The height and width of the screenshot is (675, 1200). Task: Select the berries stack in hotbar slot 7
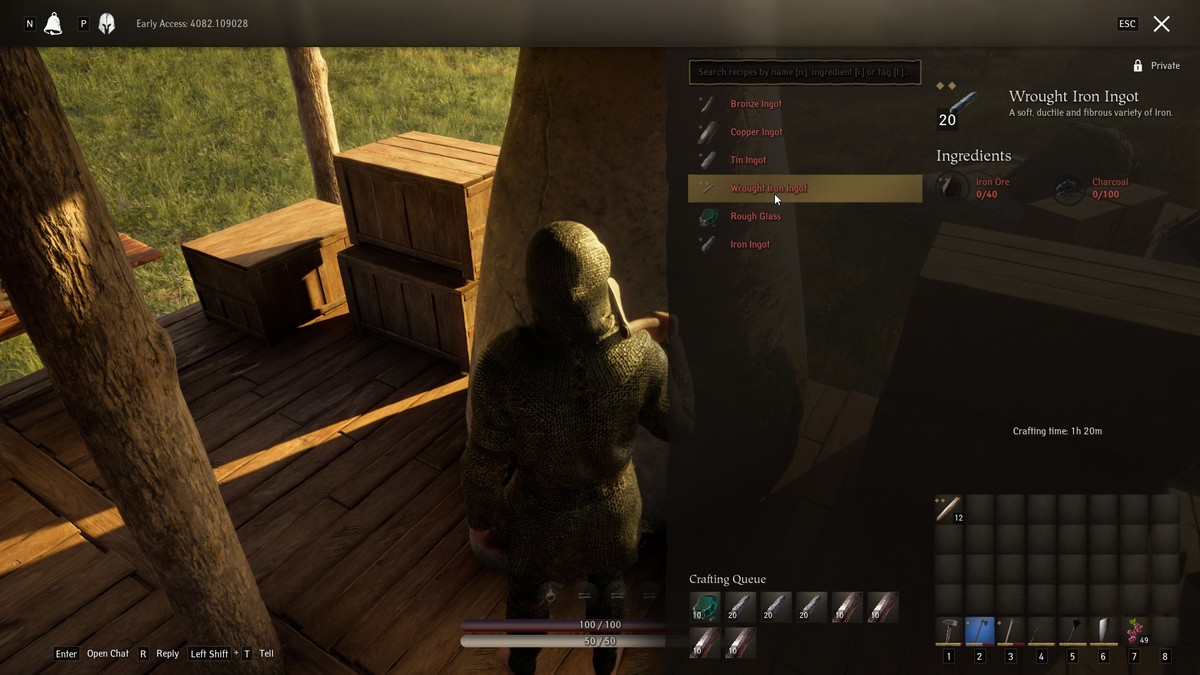coord(1134,632)
